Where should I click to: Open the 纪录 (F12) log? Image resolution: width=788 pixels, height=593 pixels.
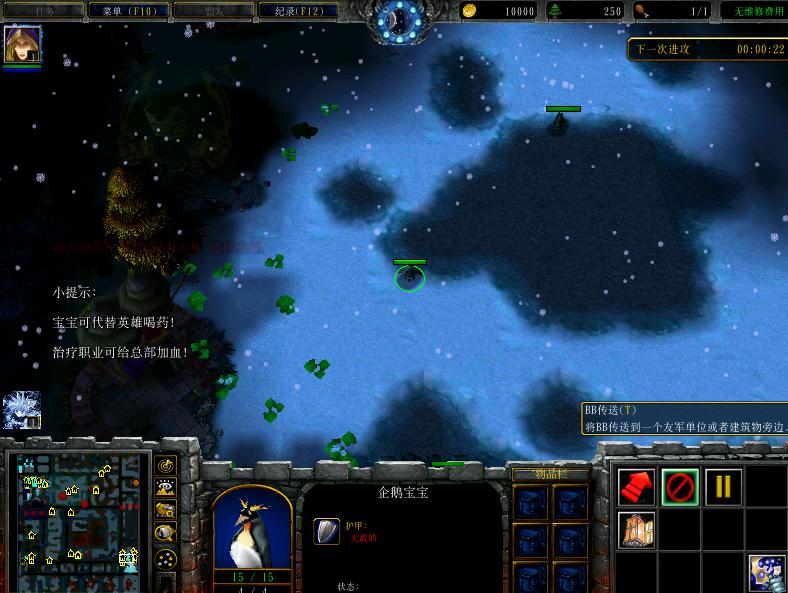(292, 11)
